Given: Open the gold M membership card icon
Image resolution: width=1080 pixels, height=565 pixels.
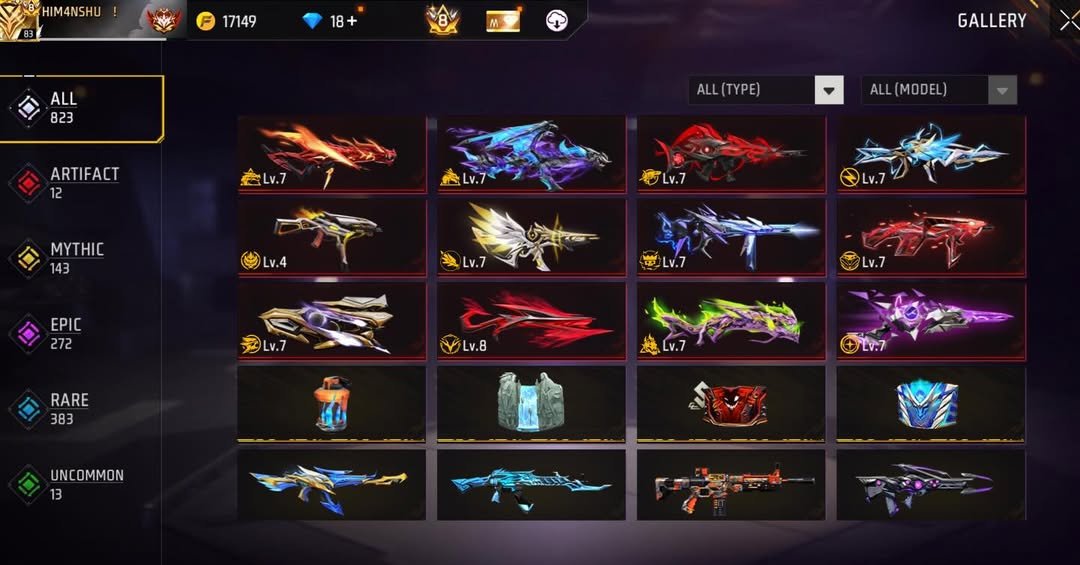Looking at the screenshot, I should tap(503, 21).
